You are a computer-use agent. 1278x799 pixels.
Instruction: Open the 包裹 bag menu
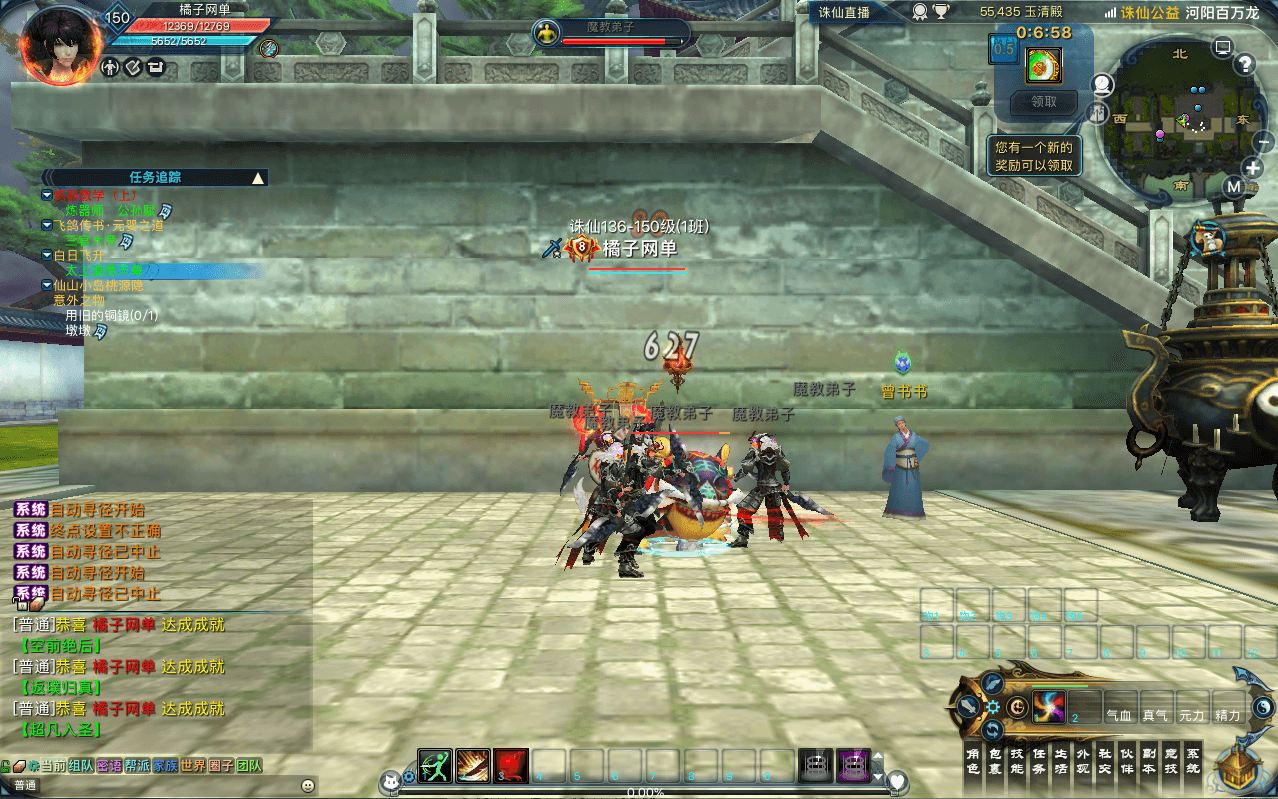click(995, 761)
